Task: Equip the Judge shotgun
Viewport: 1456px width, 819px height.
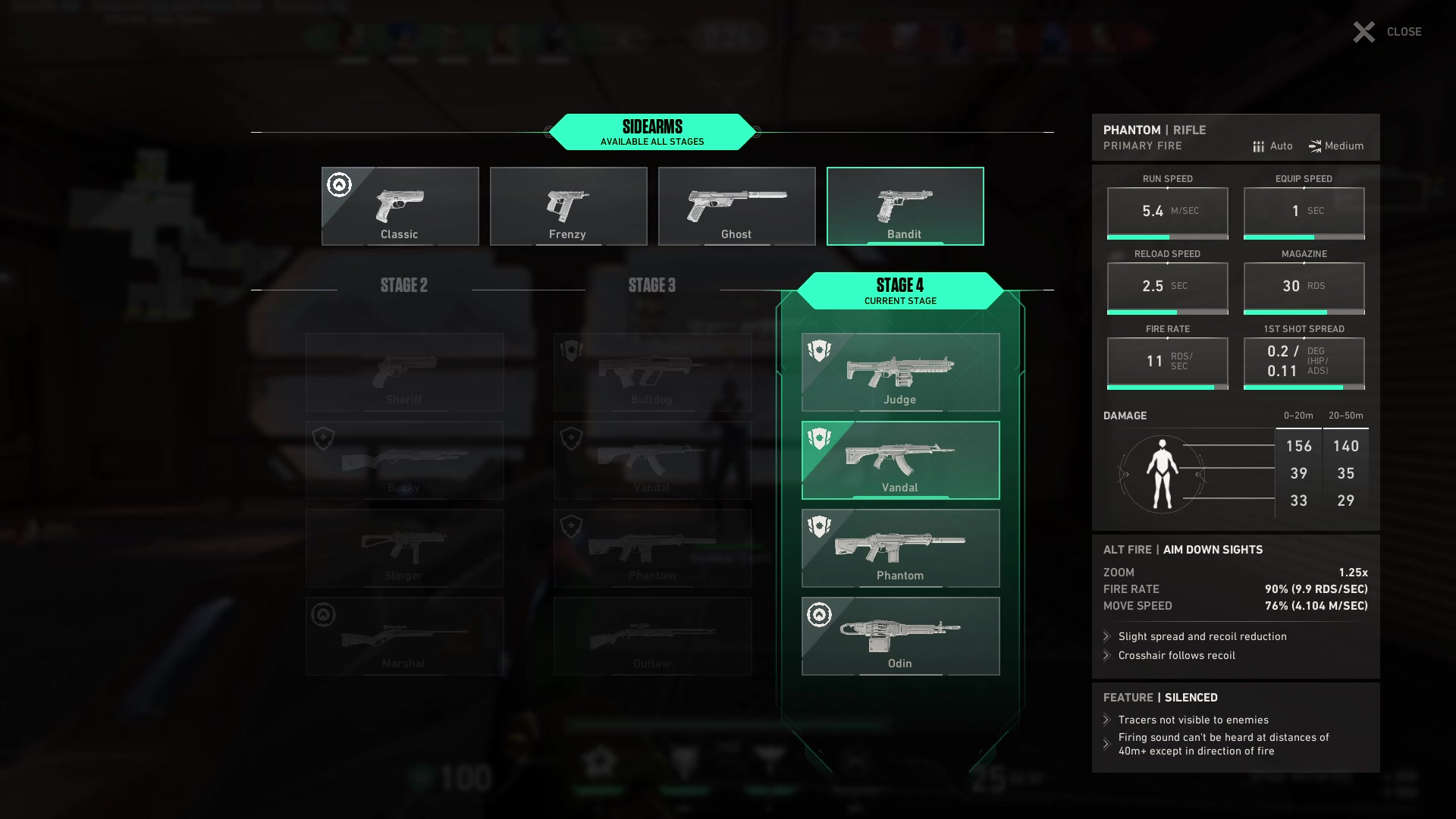Action: 900,372
